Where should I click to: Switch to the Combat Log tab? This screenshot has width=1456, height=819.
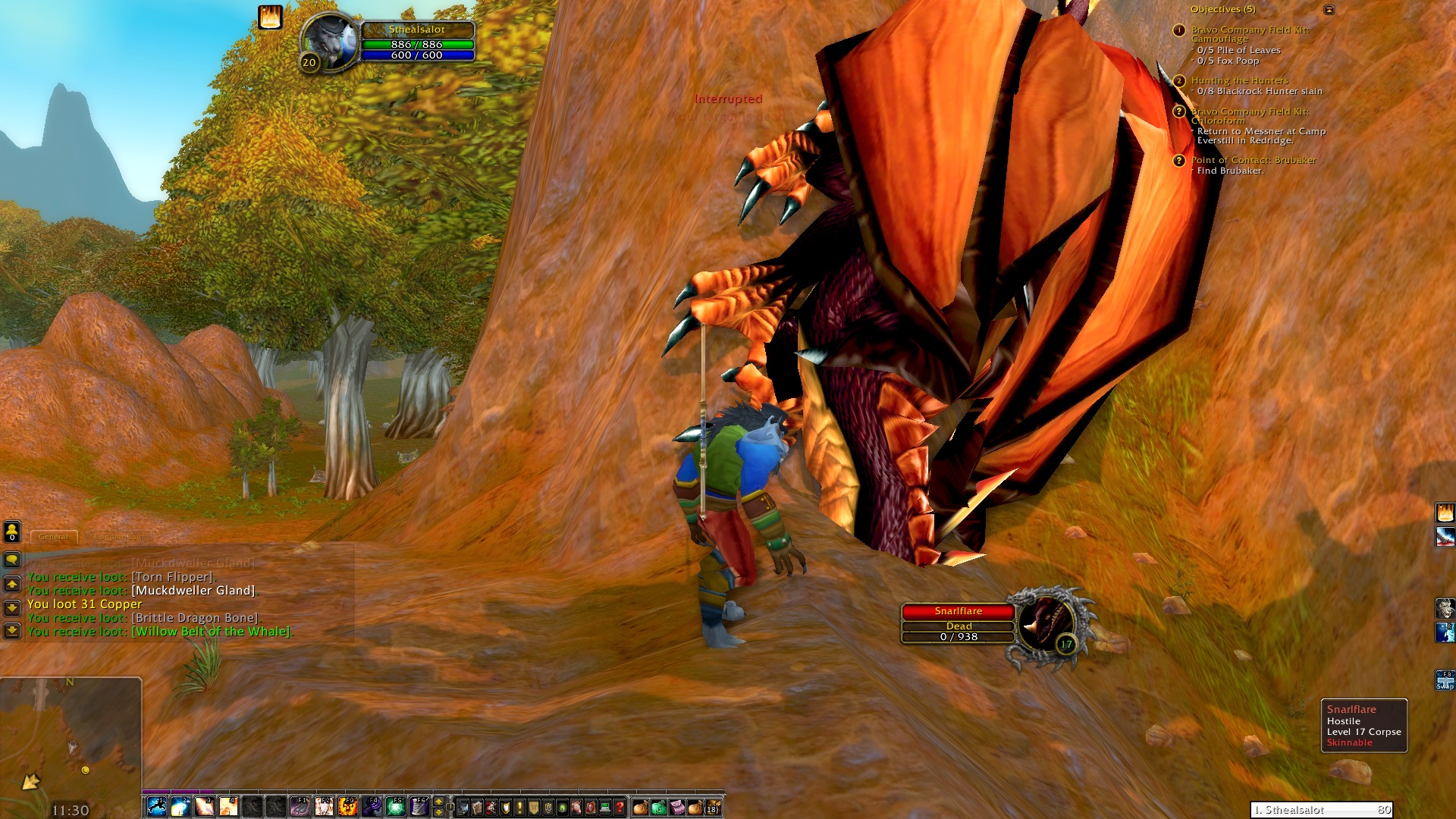(x=118, y=536)
